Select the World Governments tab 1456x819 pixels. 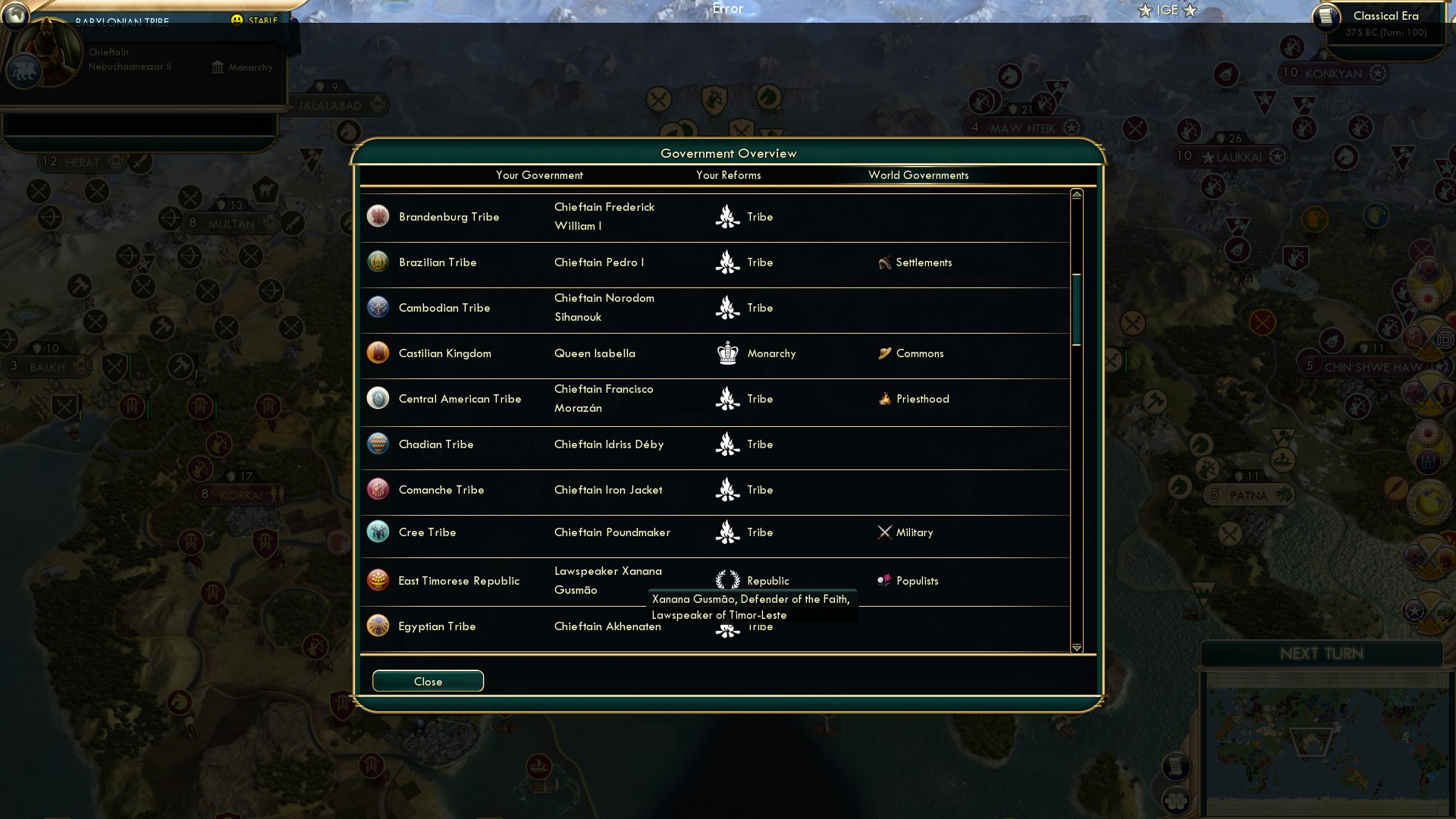pos(918,175)
